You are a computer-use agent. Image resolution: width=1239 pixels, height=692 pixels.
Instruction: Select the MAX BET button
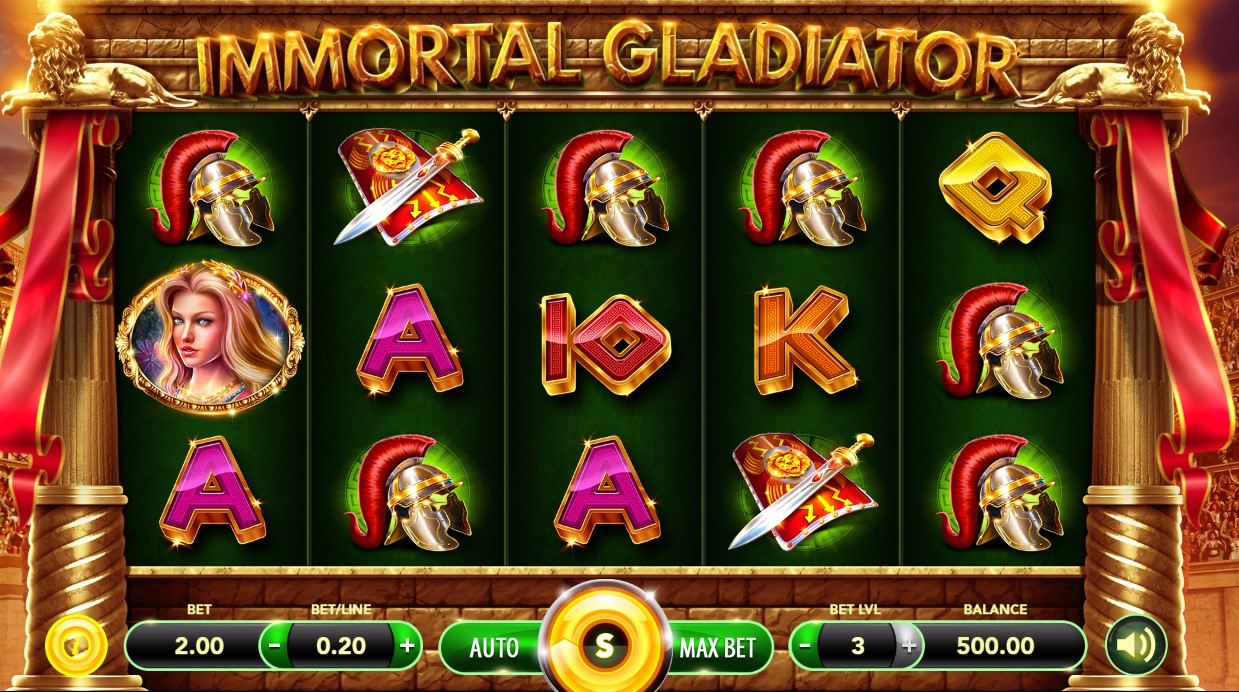(x=718, y=647)
